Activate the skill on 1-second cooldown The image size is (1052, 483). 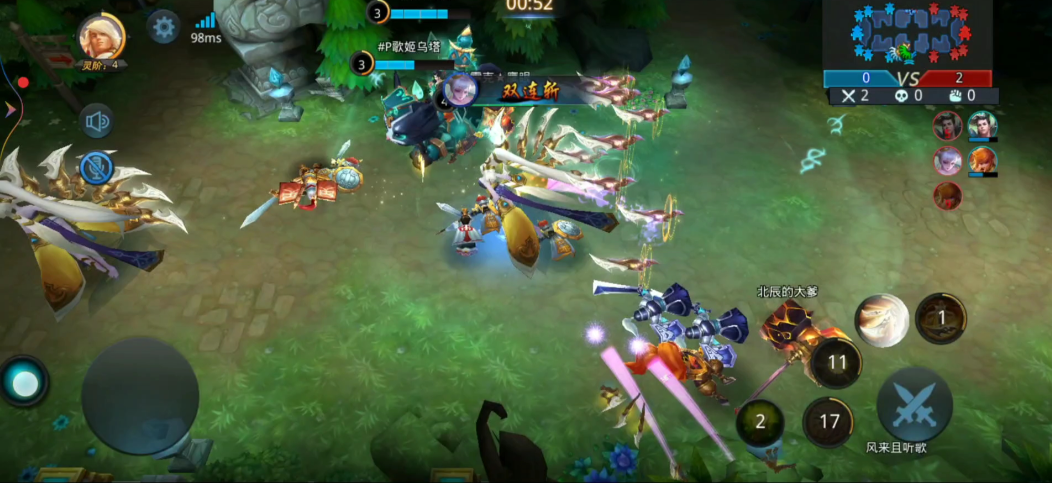(x=940, y=318)
